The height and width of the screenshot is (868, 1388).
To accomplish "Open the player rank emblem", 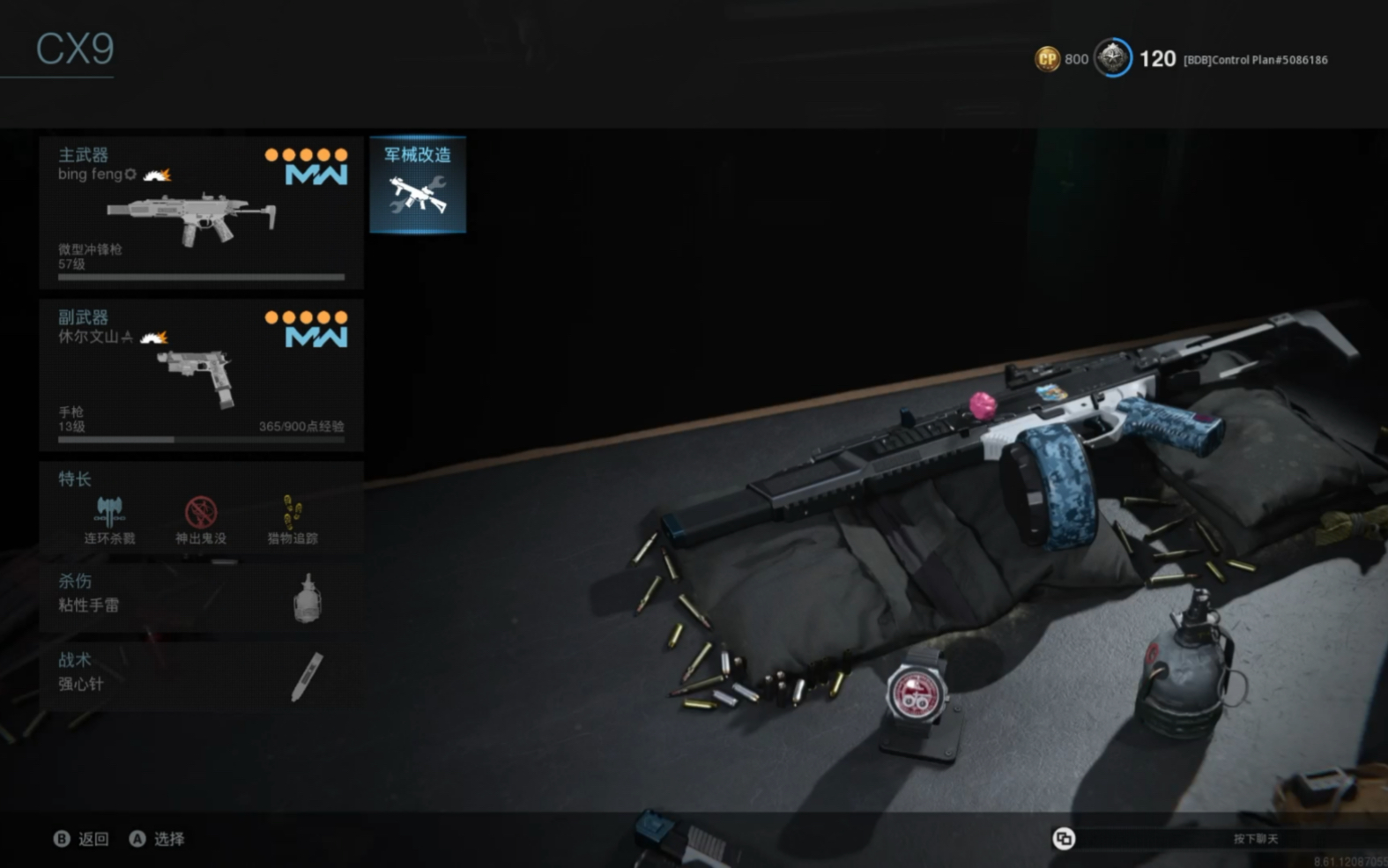I will [x=1113, y=58].
